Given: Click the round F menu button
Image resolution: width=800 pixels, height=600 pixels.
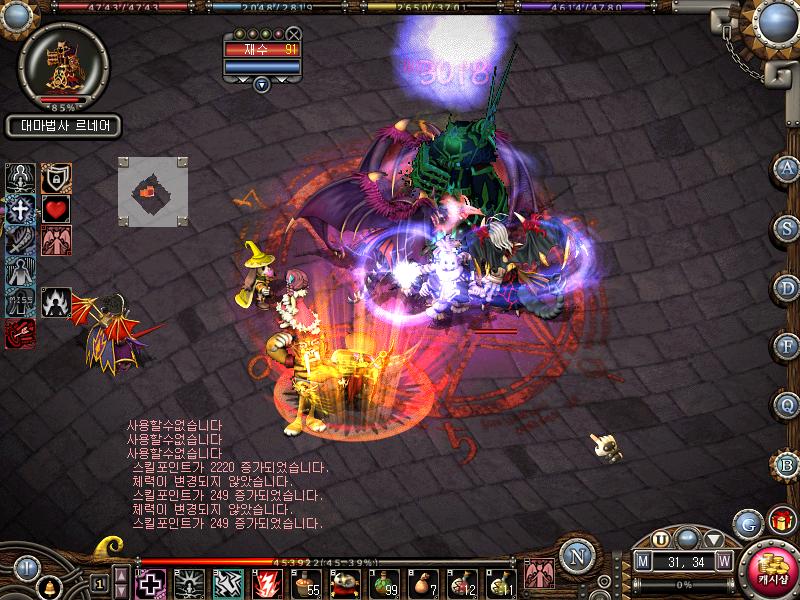Looking at the screenshot, I should pyautogui.click(x=787, y=346).
